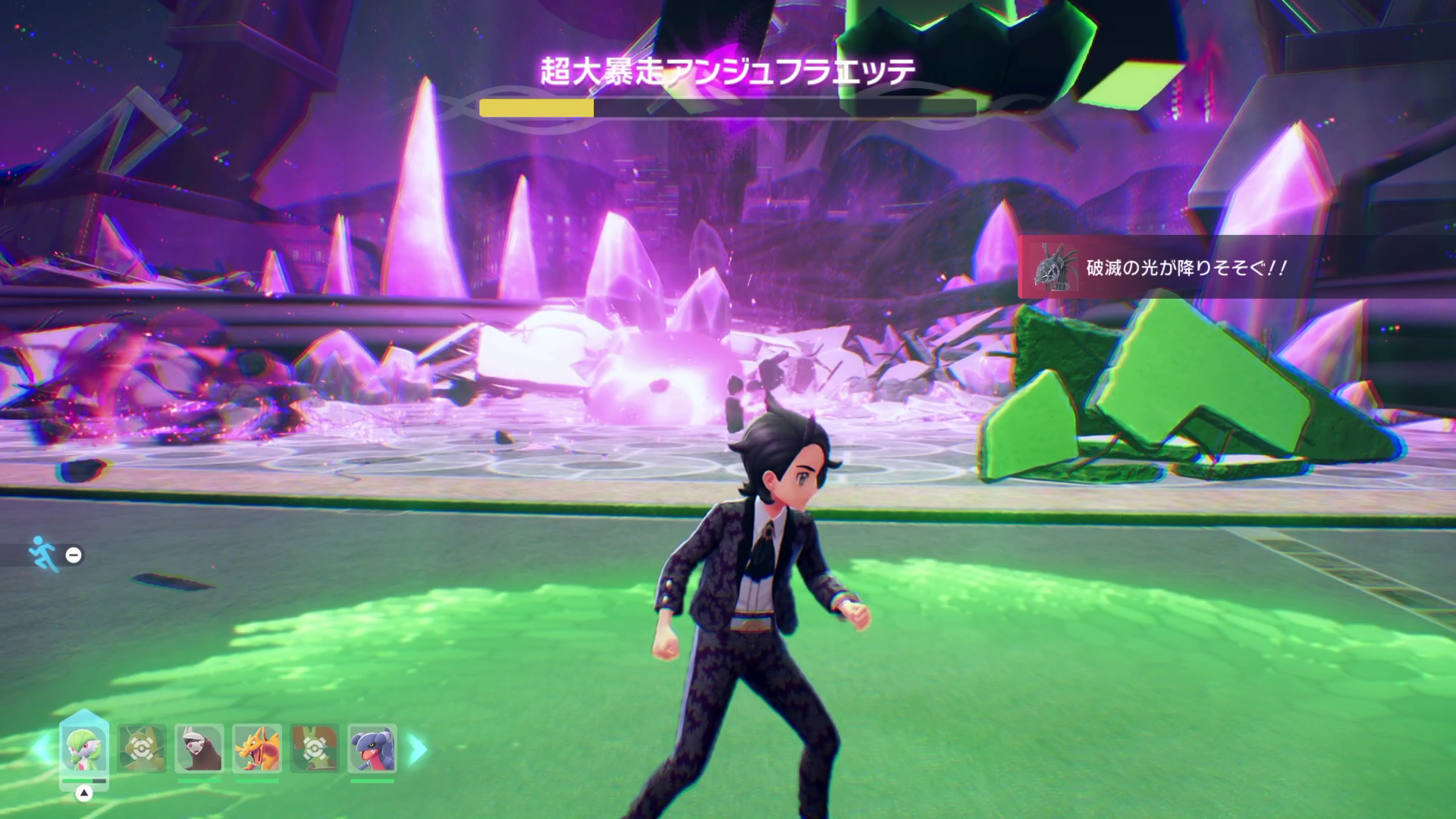Screen dimensions: 1456x819
Task: Select the fainted yellow Pokémon slot
Action: (142, 748)
